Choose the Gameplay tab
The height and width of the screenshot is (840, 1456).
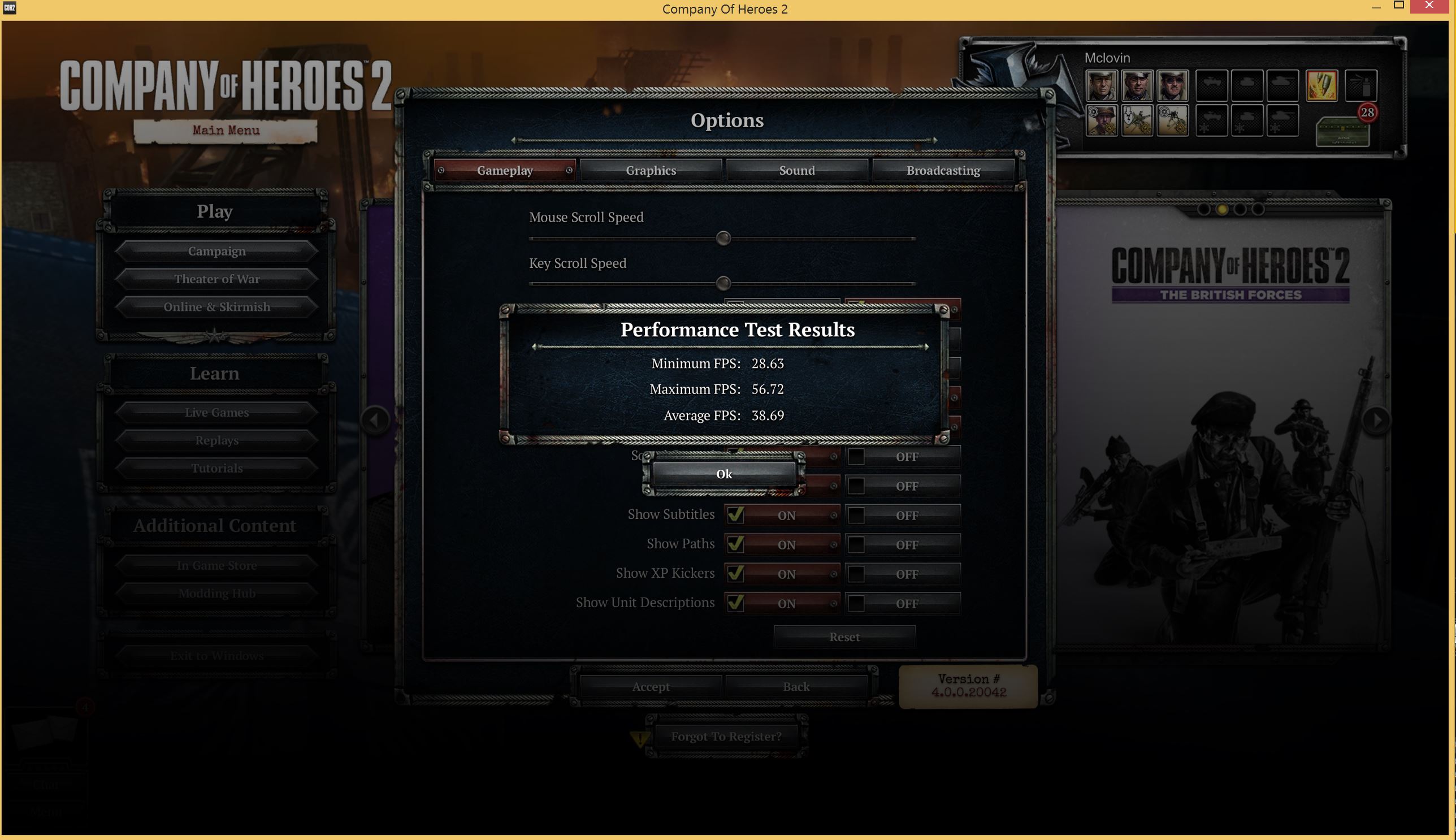tap(505, 170)
